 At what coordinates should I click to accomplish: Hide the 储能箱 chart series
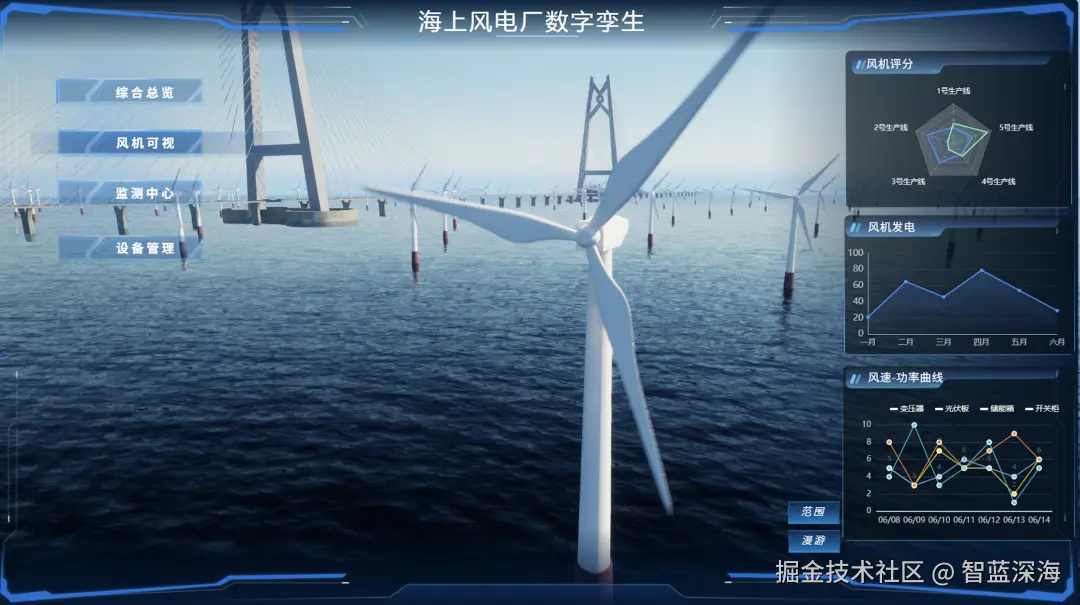[x=999, y=408]
